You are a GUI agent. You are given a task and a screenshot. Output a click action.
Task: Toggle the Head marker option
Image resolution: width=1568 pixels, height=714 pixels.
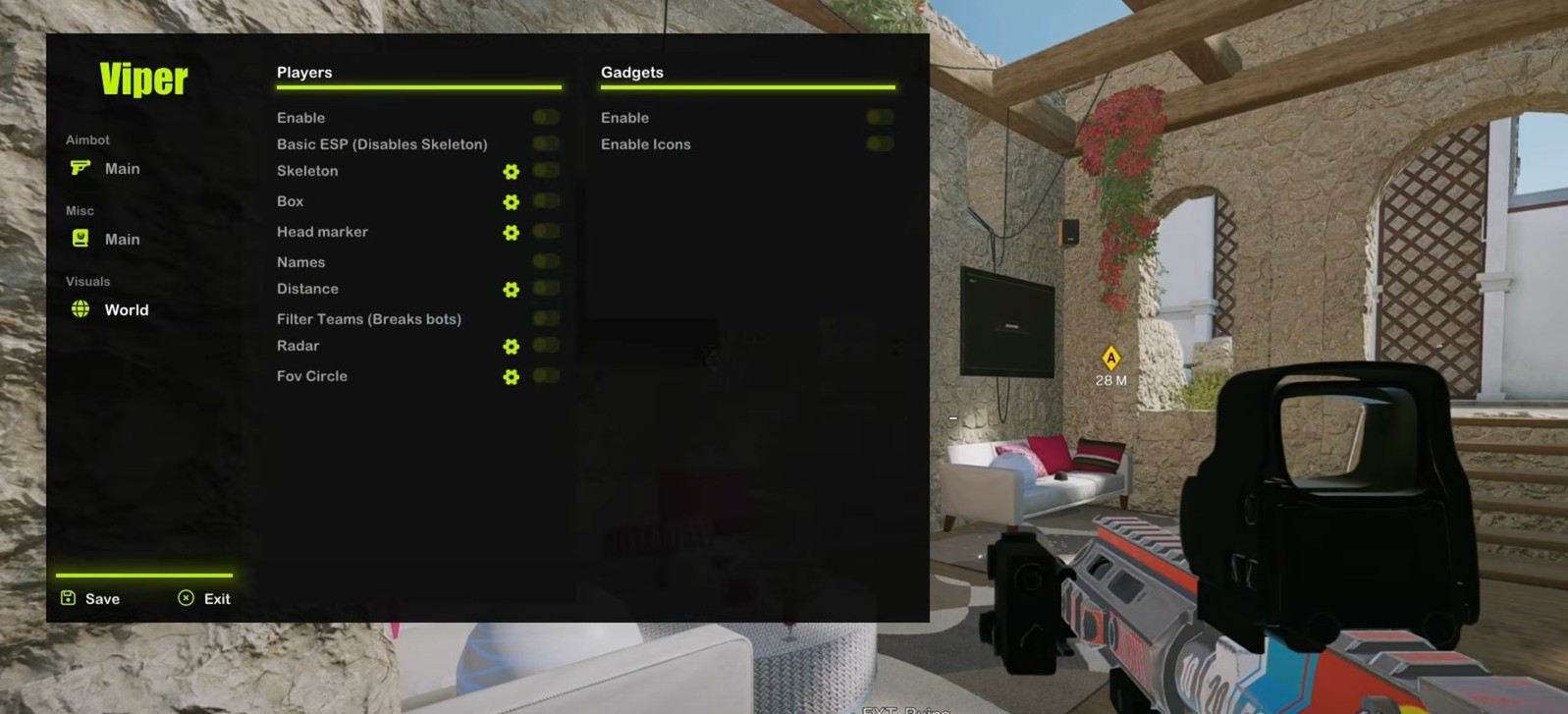[x=546, y=232]
